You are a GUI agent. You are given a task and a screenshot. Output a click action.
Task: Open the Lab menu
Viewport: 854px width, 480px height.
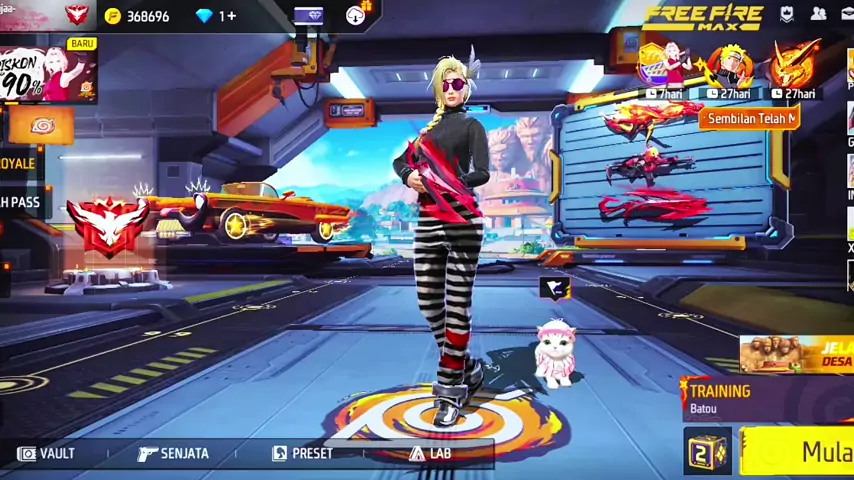[x=430, y=453]
